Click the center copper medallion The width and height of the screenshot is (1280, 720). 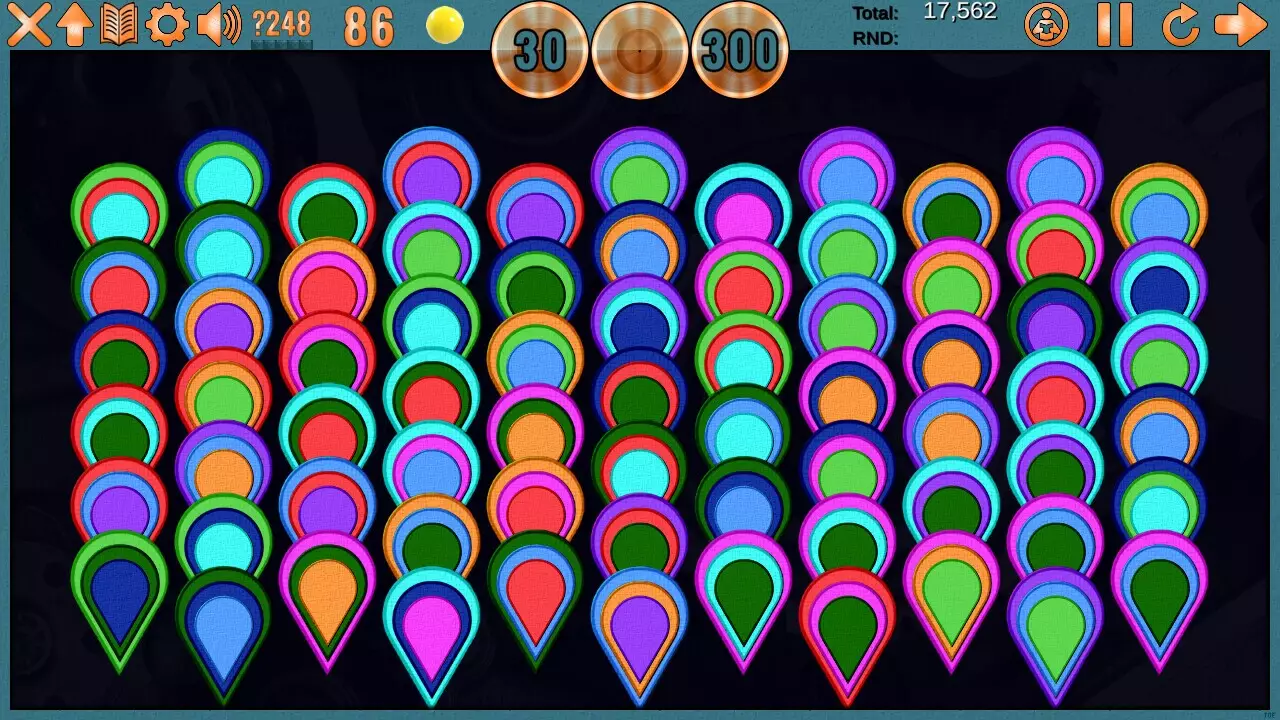[638, 50]
